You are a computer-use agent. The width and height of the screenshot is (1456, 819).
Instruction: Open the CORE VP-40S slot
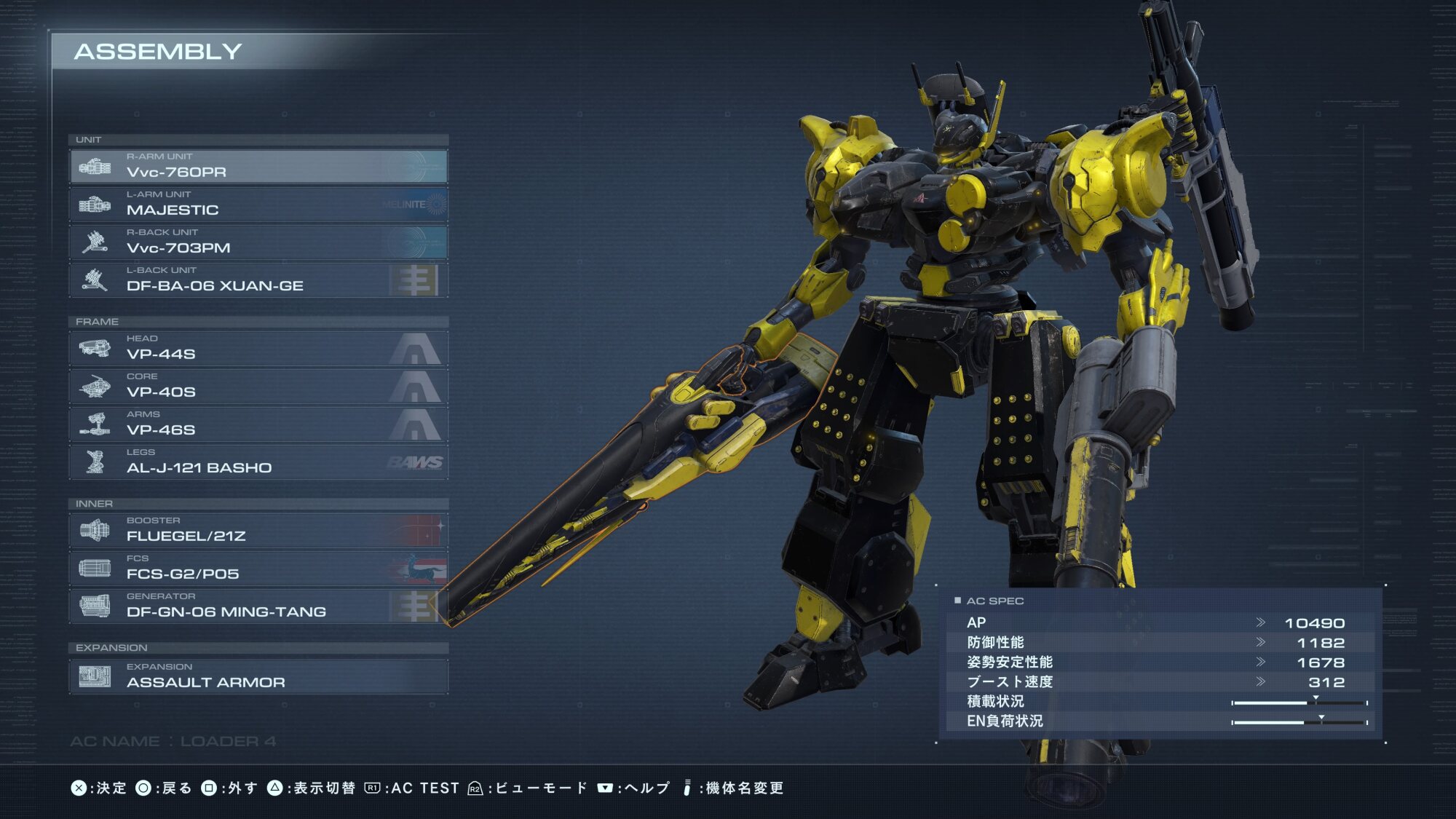258,386
